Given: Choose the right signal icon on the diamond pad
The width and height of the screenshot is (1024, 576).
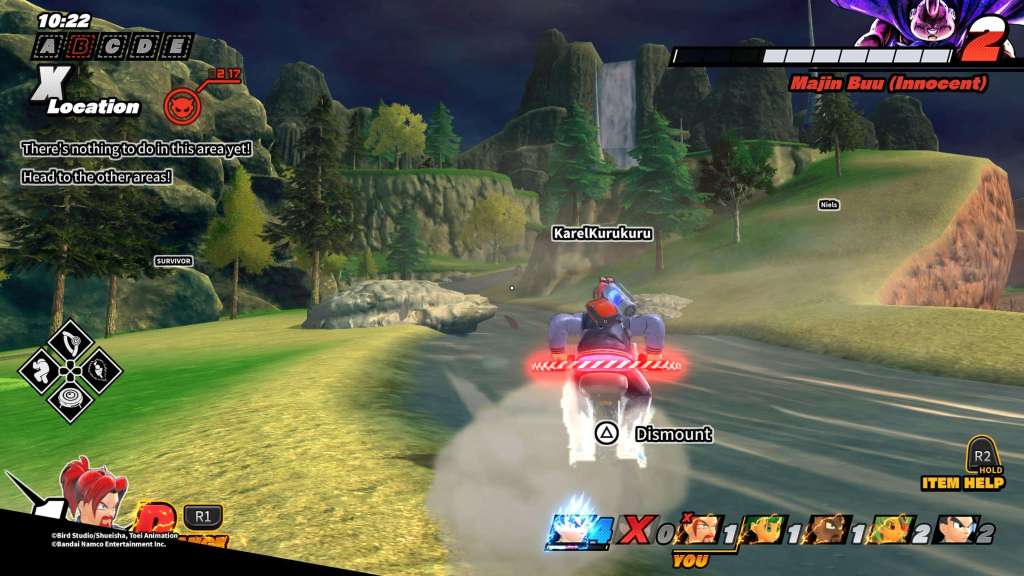Looking at the screenshot, I should (x=100, y=370).
